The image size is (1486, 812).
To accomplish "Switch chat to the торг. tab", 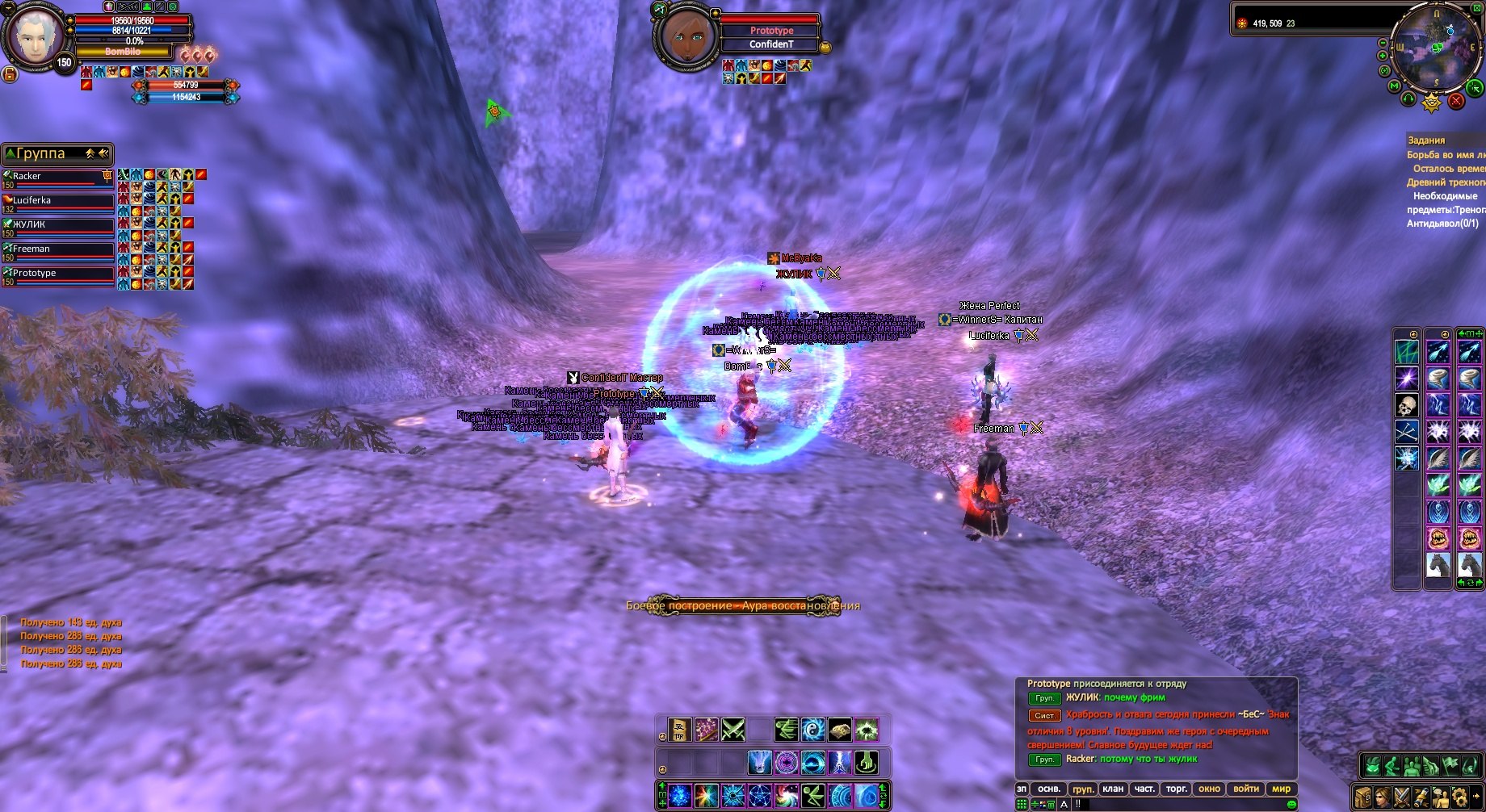I will click(x=1176, y=789).
